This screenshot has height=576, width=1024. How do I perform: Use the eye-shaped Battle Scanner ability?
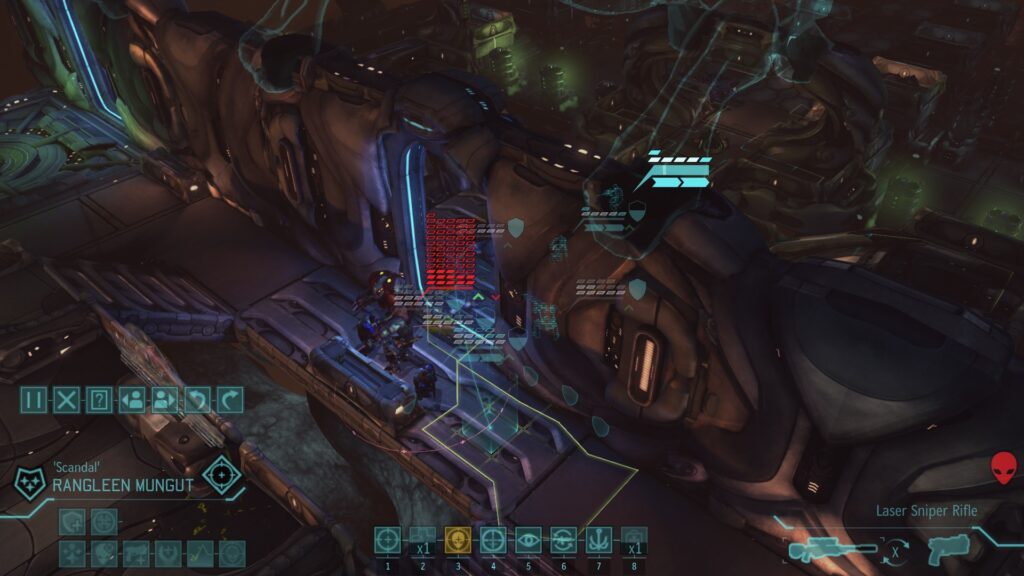(x=528, y=540)
